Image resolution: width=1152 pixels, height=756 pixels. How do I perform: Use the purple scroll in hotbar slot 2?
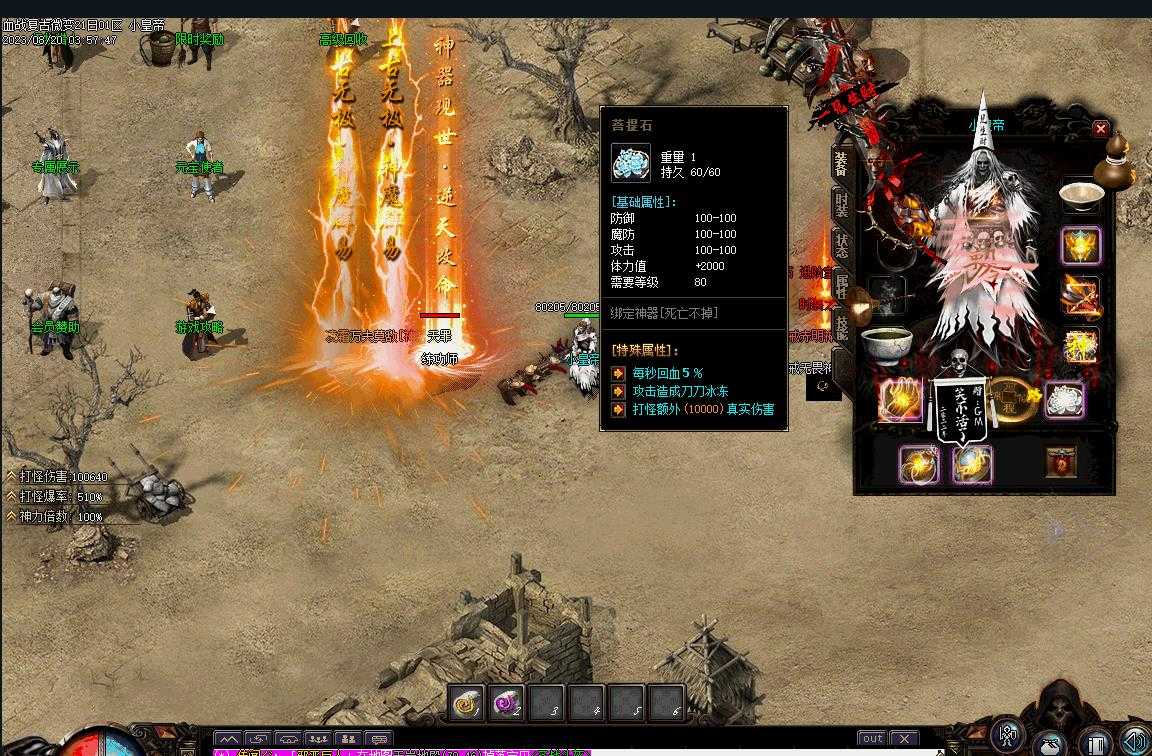click(507, 703)
